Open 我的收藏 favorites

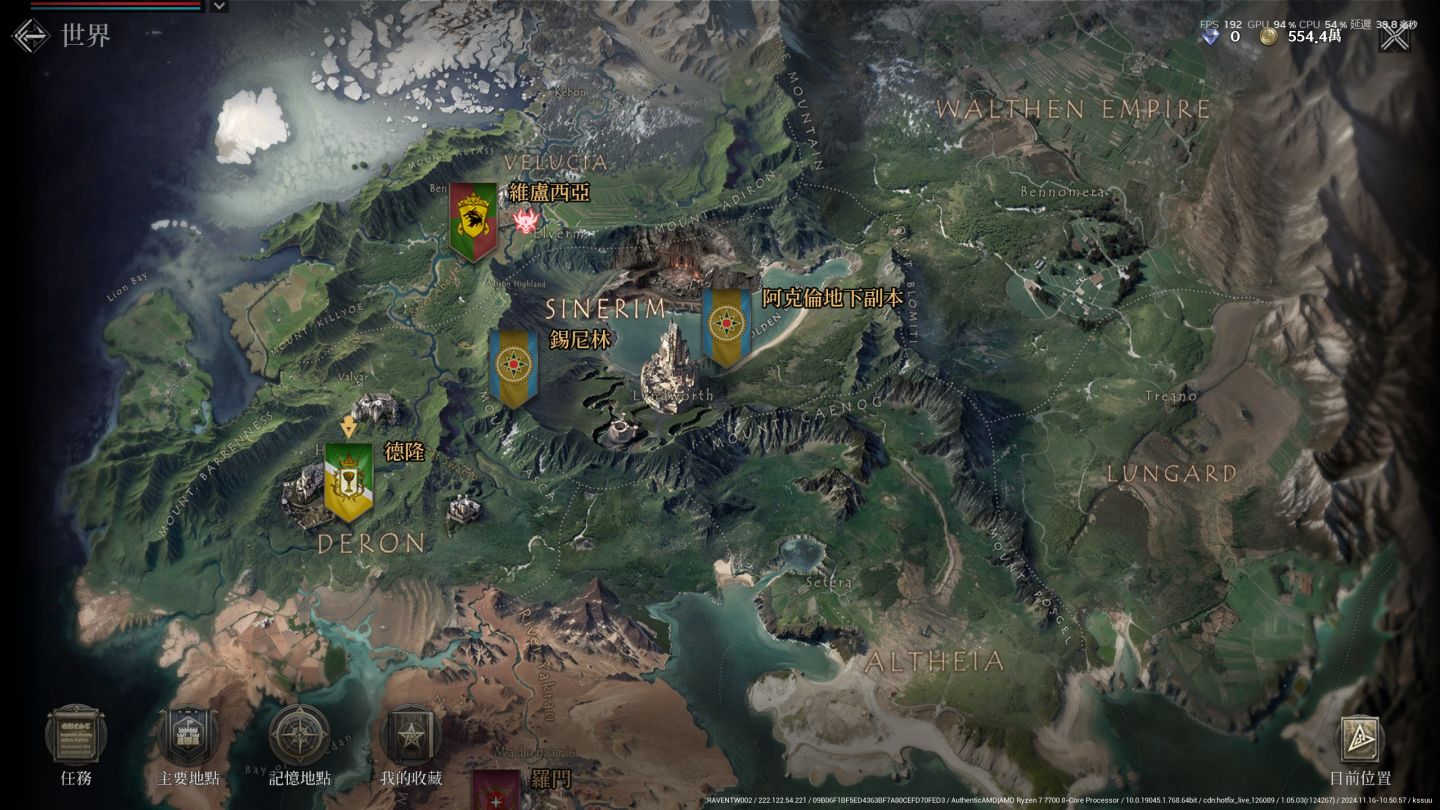pos(410,735)
